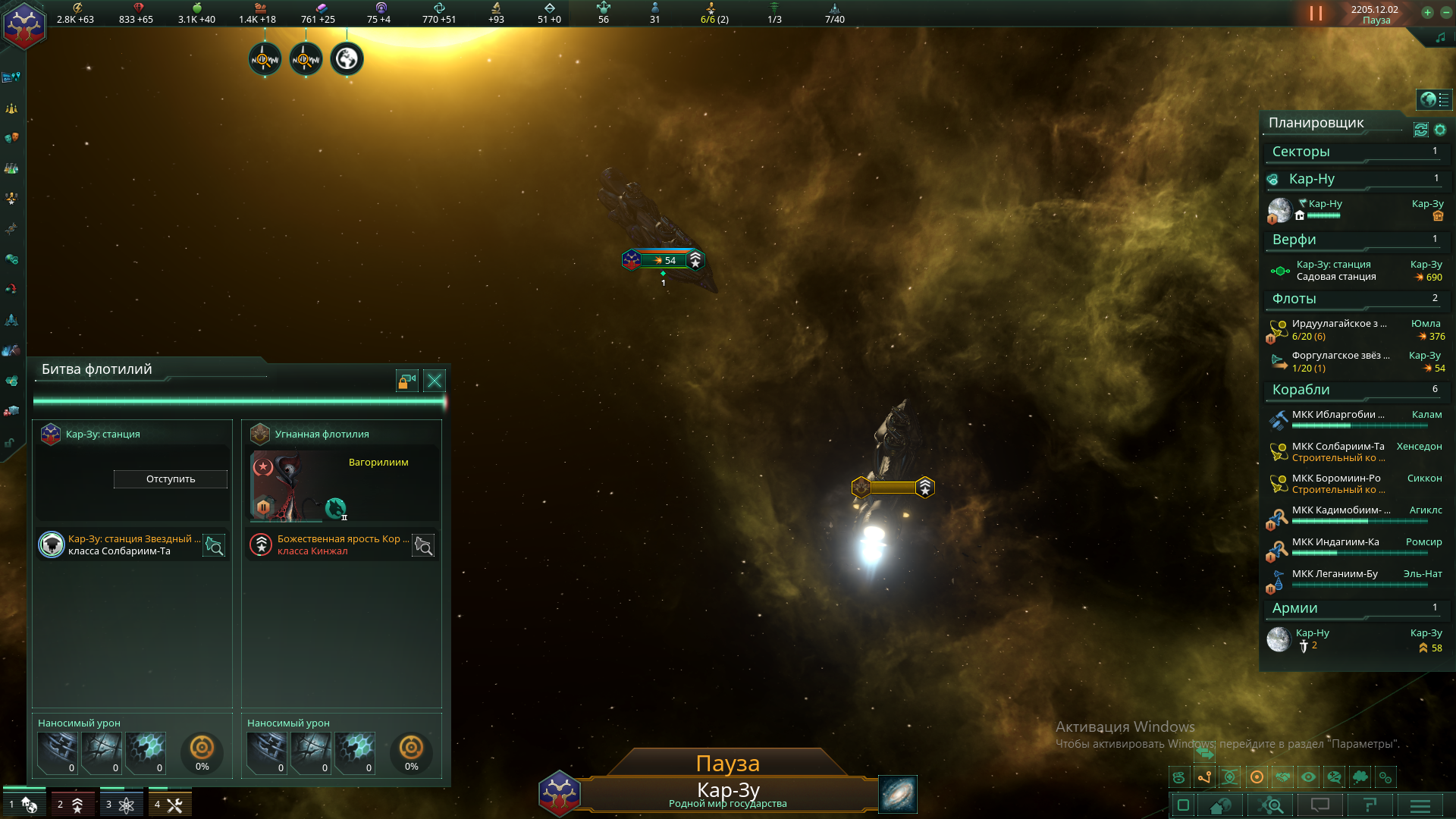This screenshot has height=819, width=1456.
Task: Open the empire emblem government menu
Action: pos(24,24)
